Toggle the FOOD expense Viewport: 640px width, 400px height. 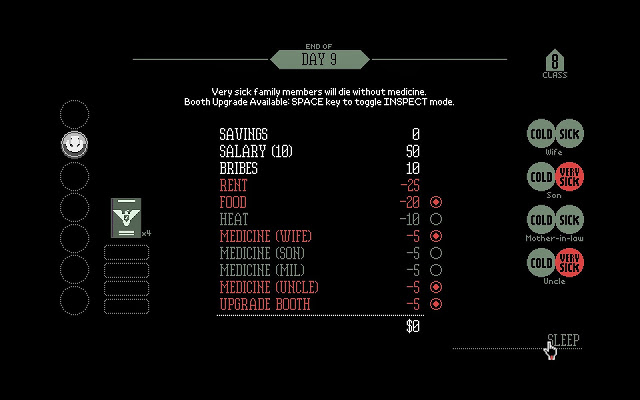[436, 202]
